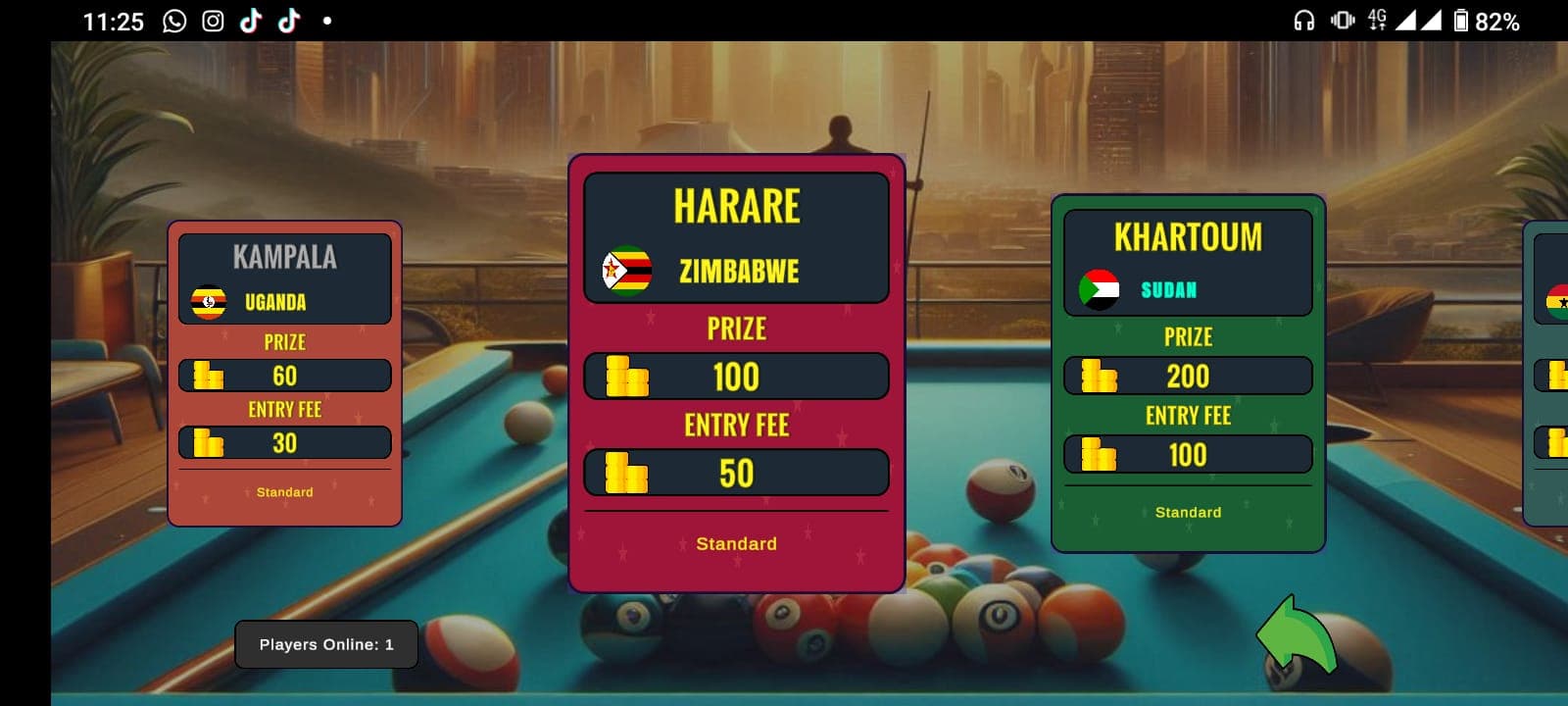The width and height of the screenshot is (1568, 706).
Task: Click the Players Online counter at bottom left
Action: (326, 644)
